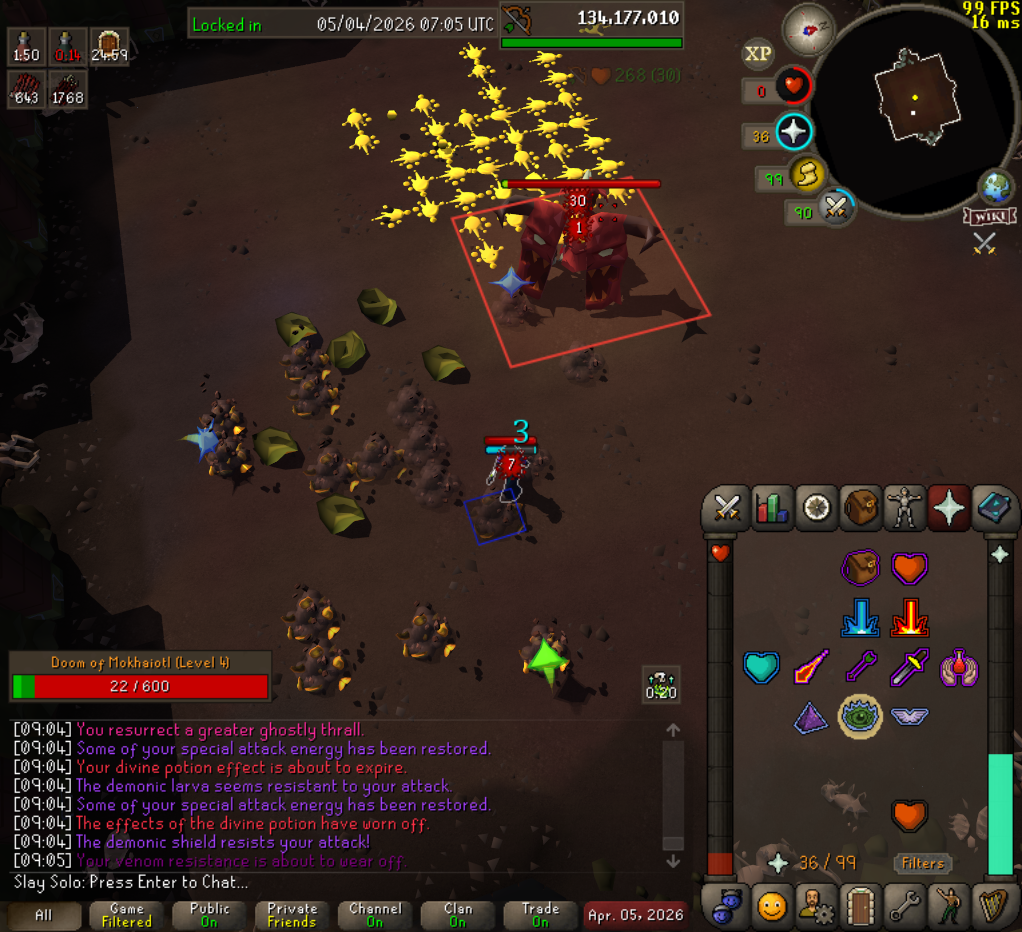Toggle the green eye prayer

[x=859, y=716]
